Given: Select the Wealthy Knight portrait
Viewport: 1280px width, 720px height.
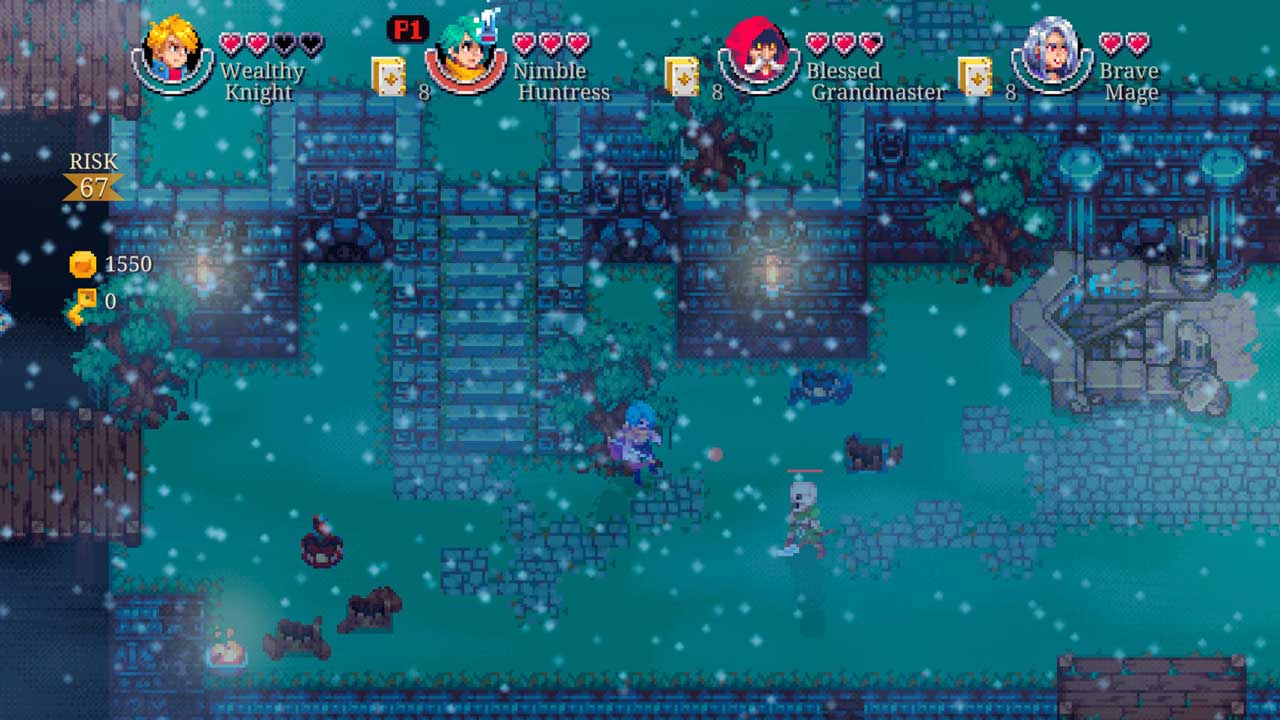Looking at the screenshot, I should (173, 52).
